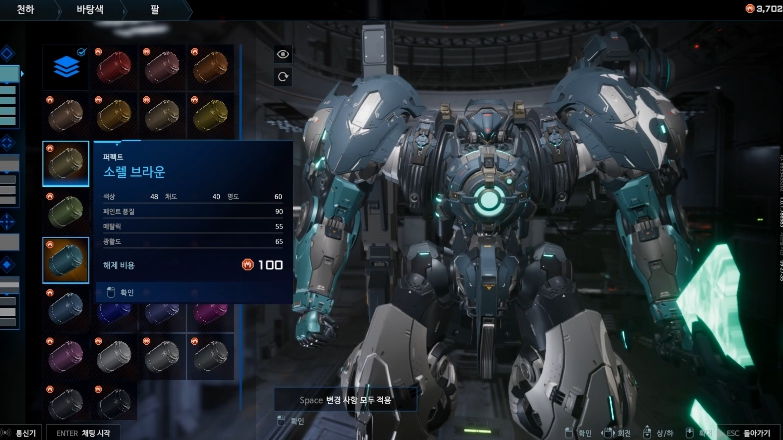
Task: Select the 팔 breadcrumb tab
Action: pos(156,10)
